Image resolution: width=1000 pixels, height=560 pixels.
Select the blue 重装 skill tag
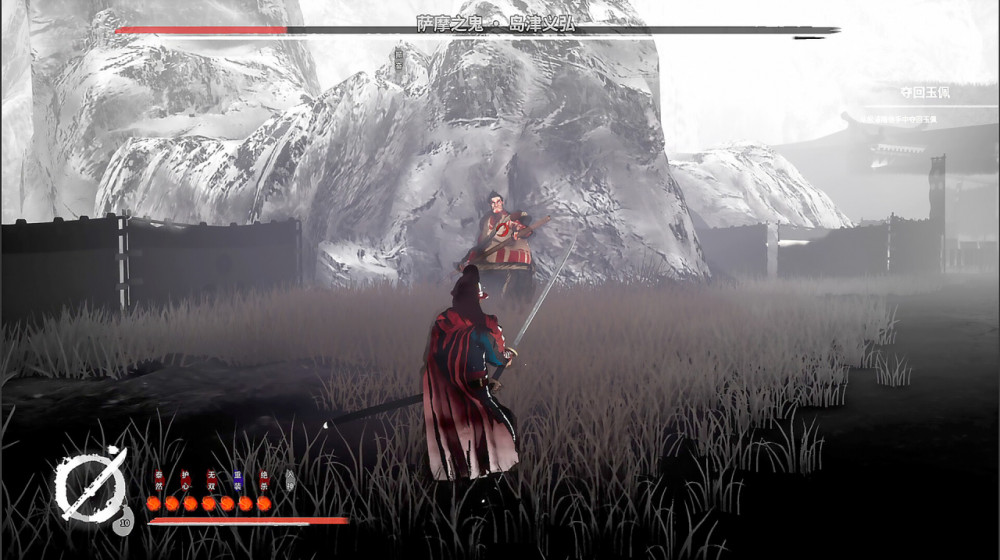coord(238,479)
